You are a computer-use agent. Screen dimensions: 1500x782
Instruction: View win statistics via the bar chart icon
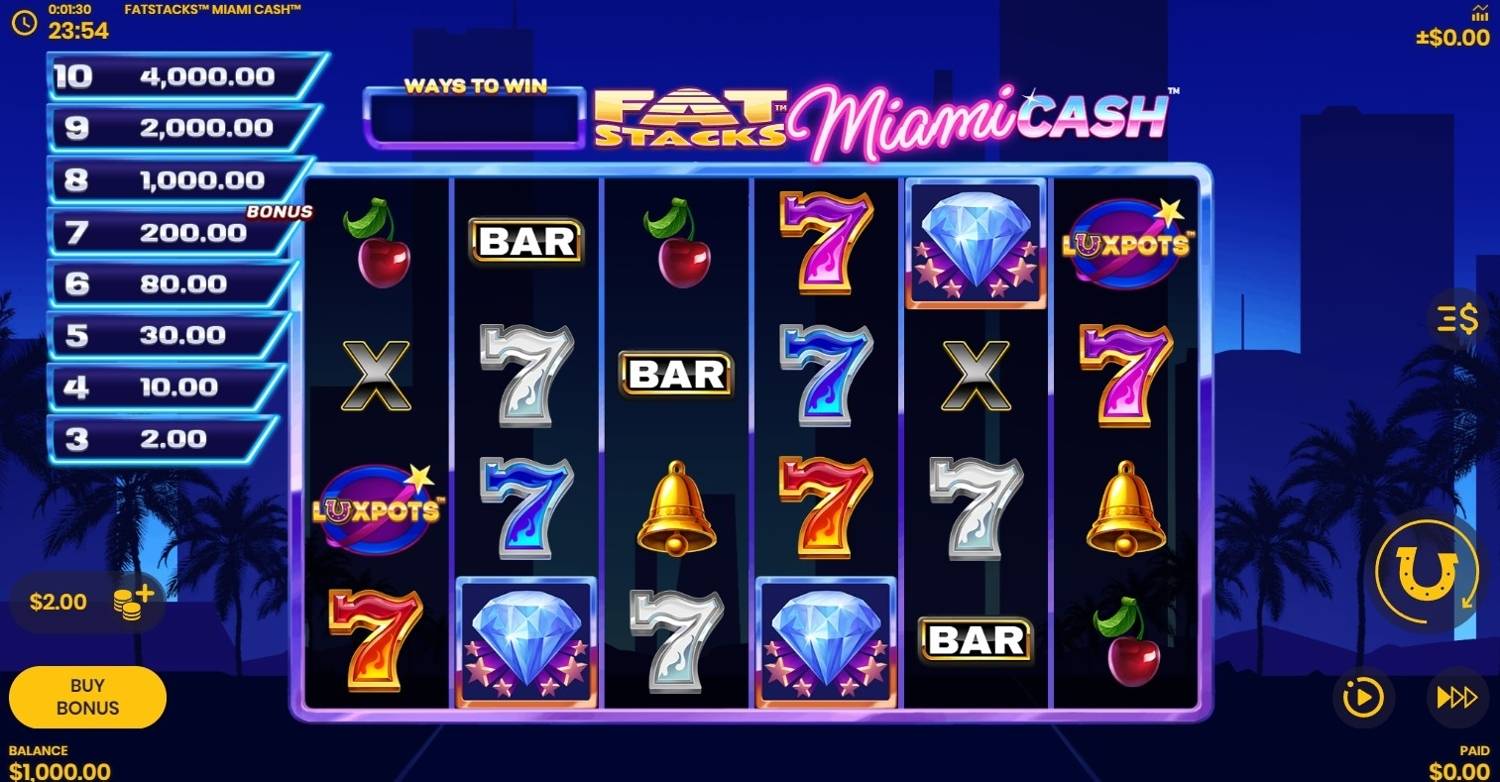point(1478,14)
